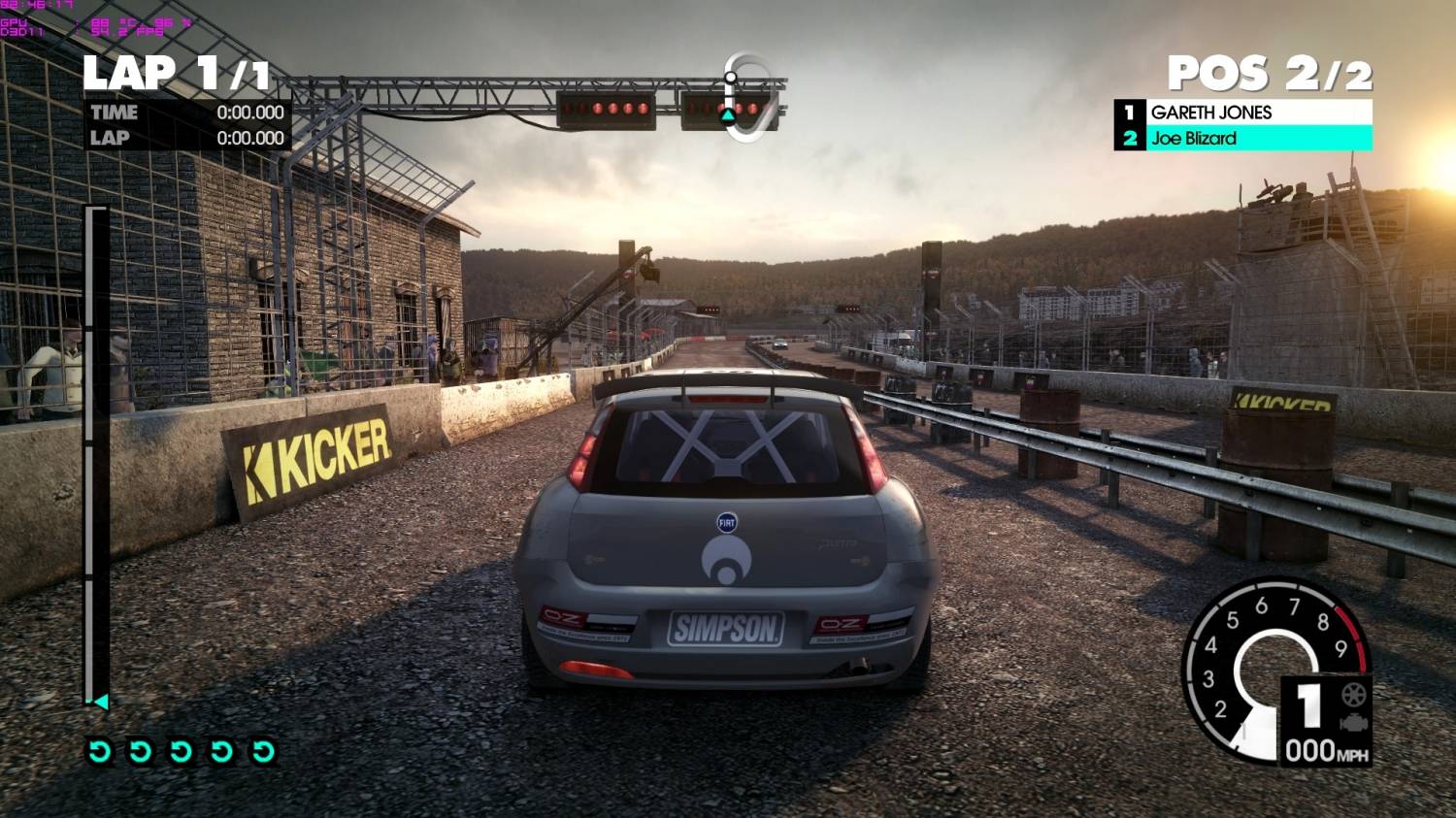Viewport: 1456px width, 818px height.
Task: Click the wheel damage indicator icon
Action: click(1353, 695)
